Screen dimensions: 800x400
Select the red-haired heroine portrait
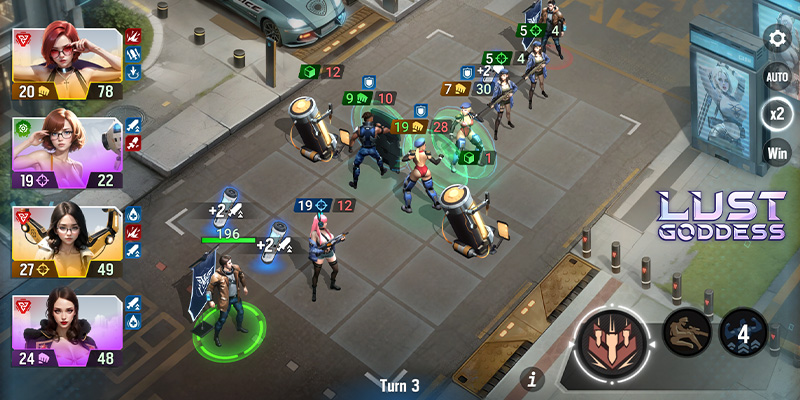click(x=67, y=56)
